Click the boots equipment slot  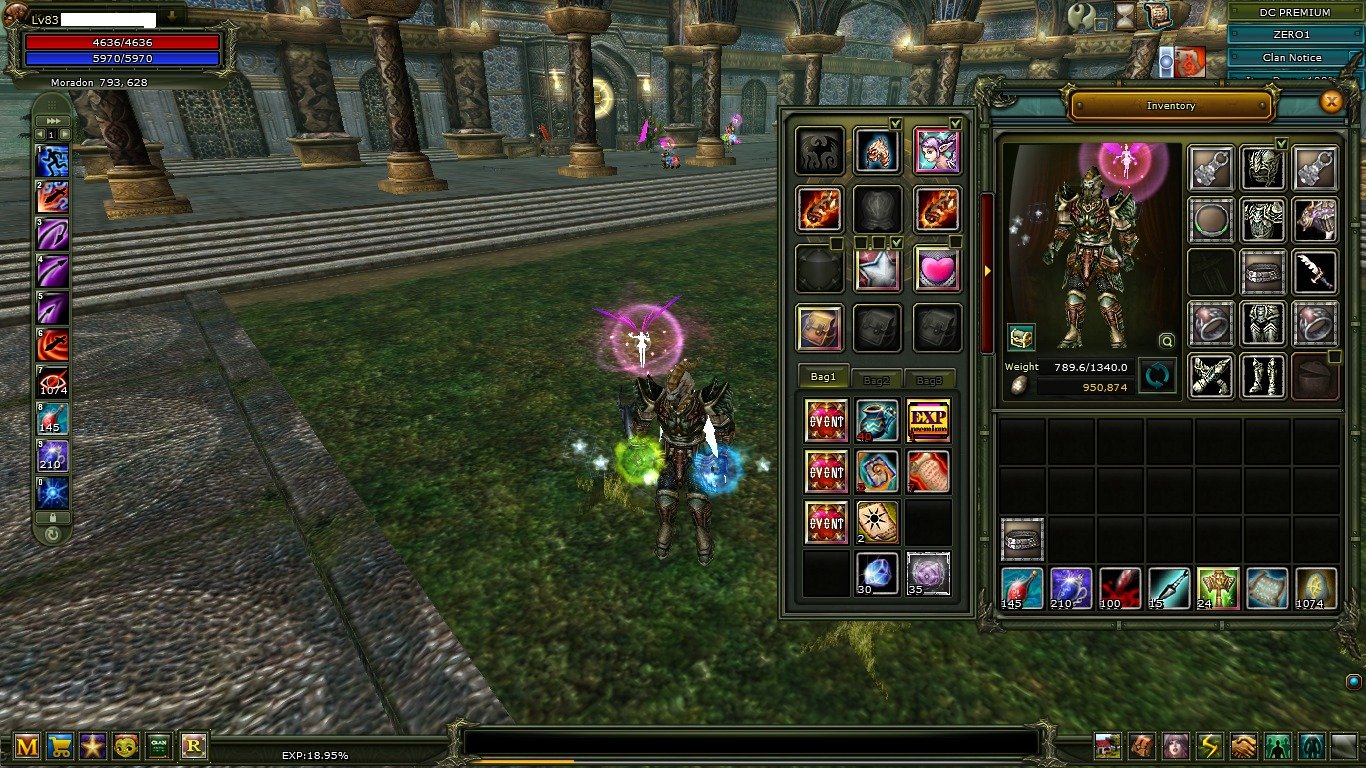click(1263, 376)
